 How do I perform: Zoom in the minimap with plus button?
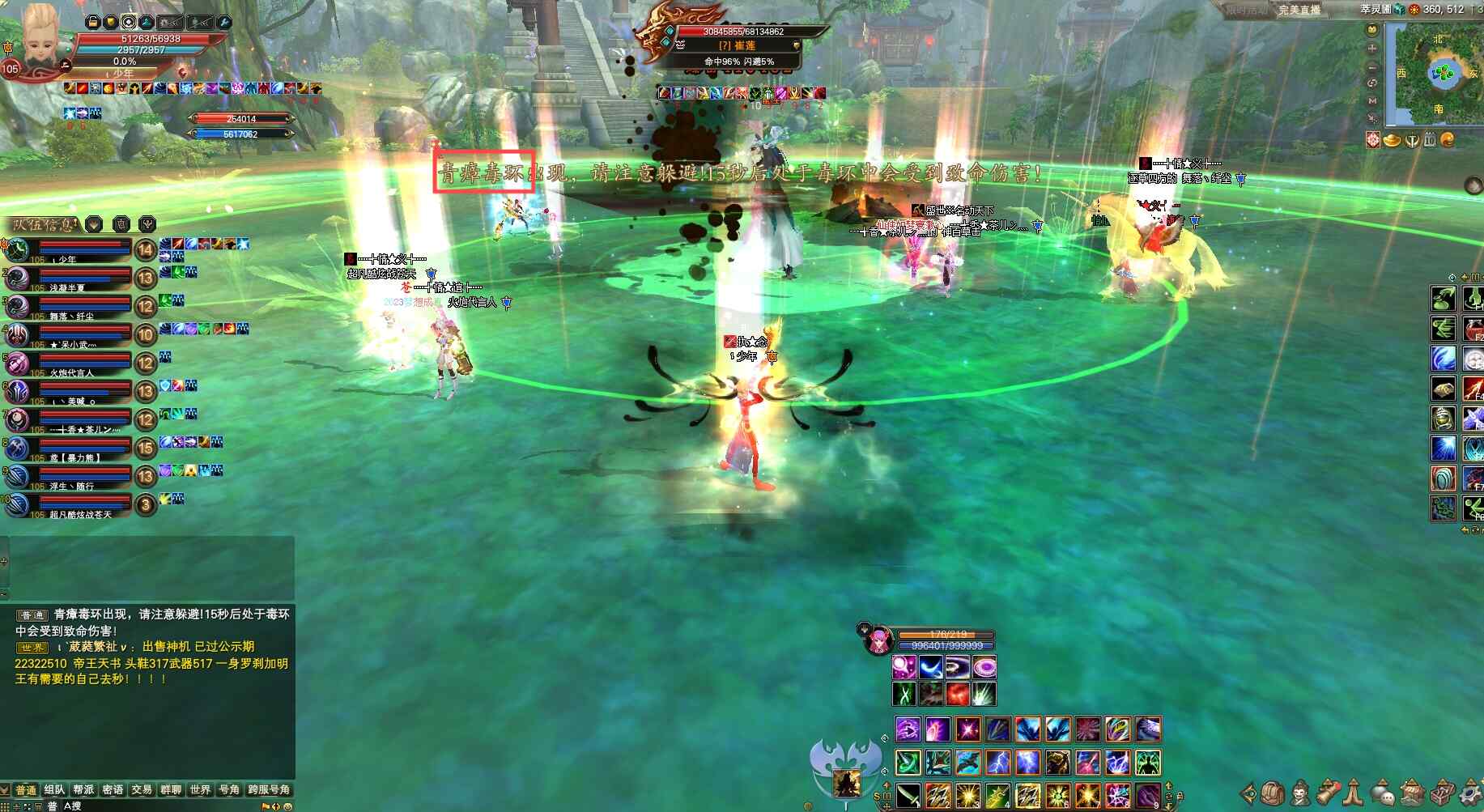point(1372,49)
